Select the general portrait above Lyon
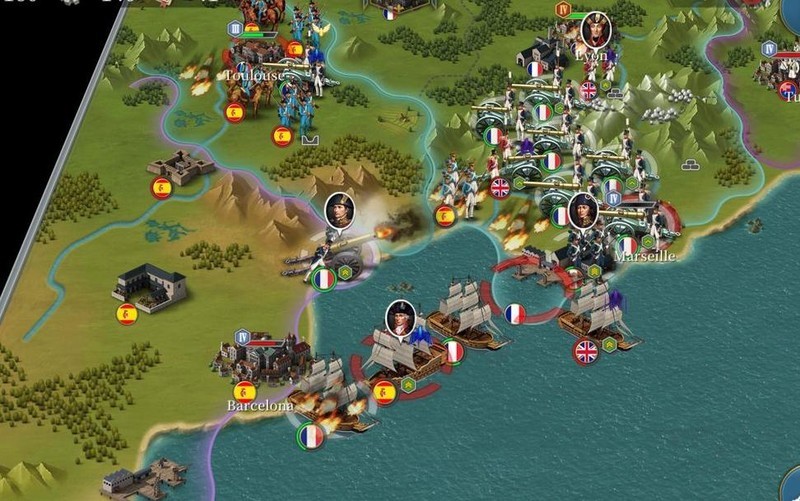This screenshot has width=800, height=501. click(595, 30)
